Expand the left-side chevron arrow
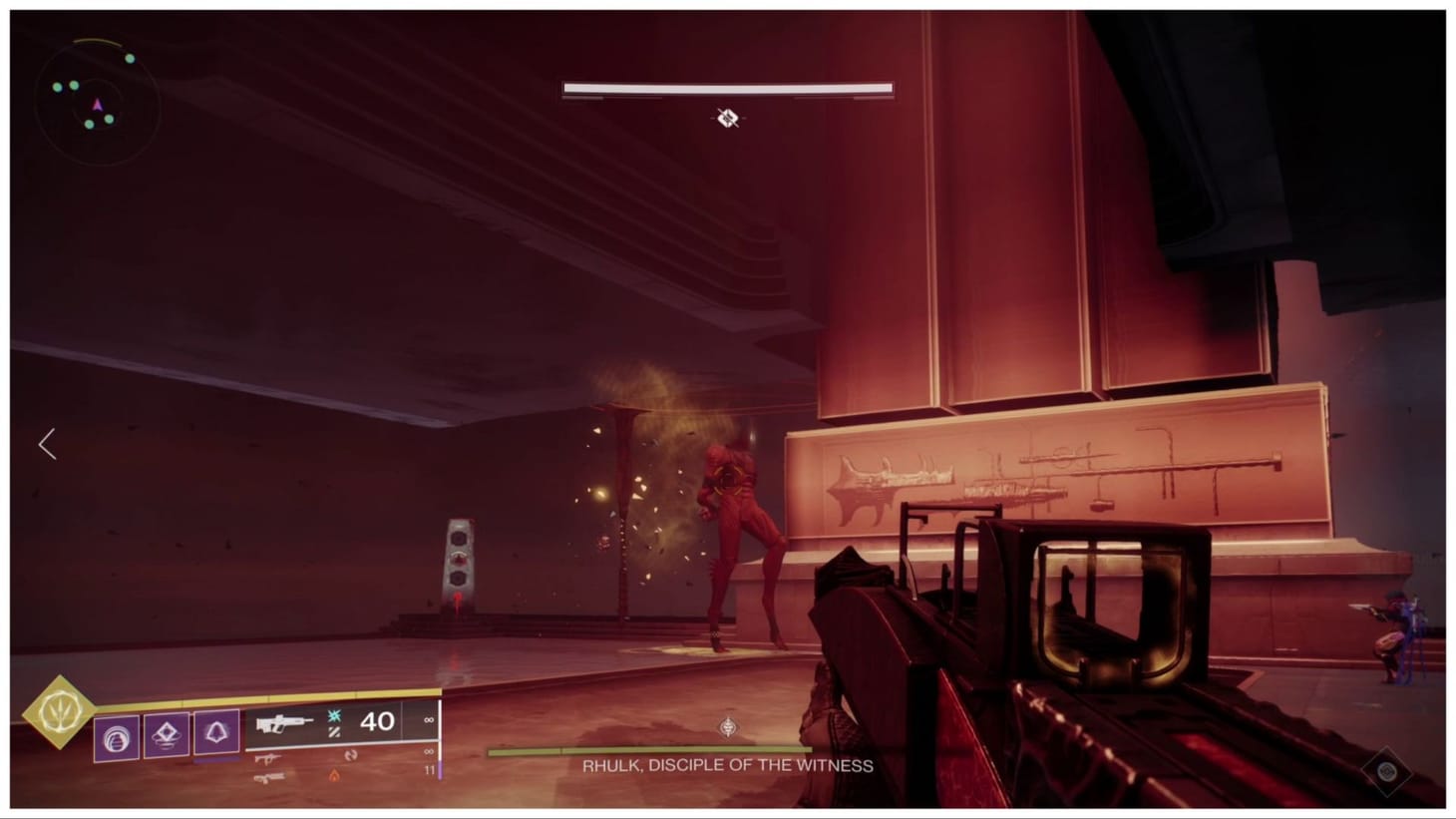This screenshot has height=819, width=1456. pyautogui.click(x=46, y=444)
